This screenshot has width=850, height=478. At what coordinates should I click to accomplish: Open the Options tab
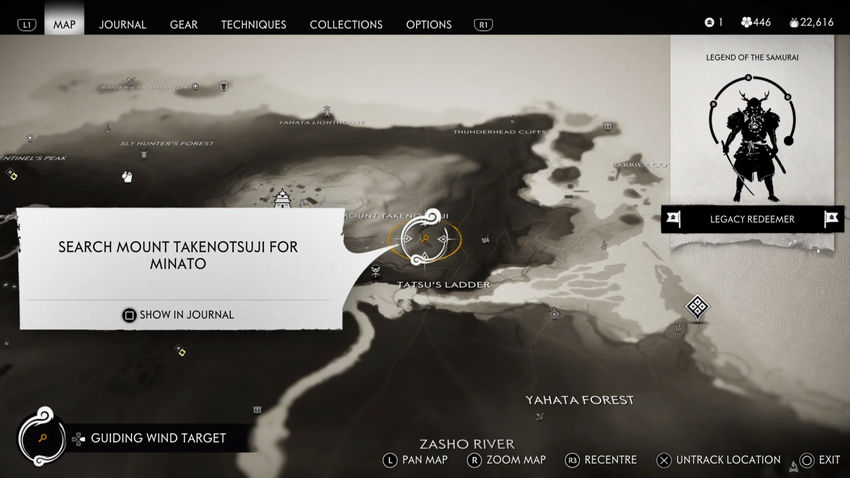(x=428, y=24)
